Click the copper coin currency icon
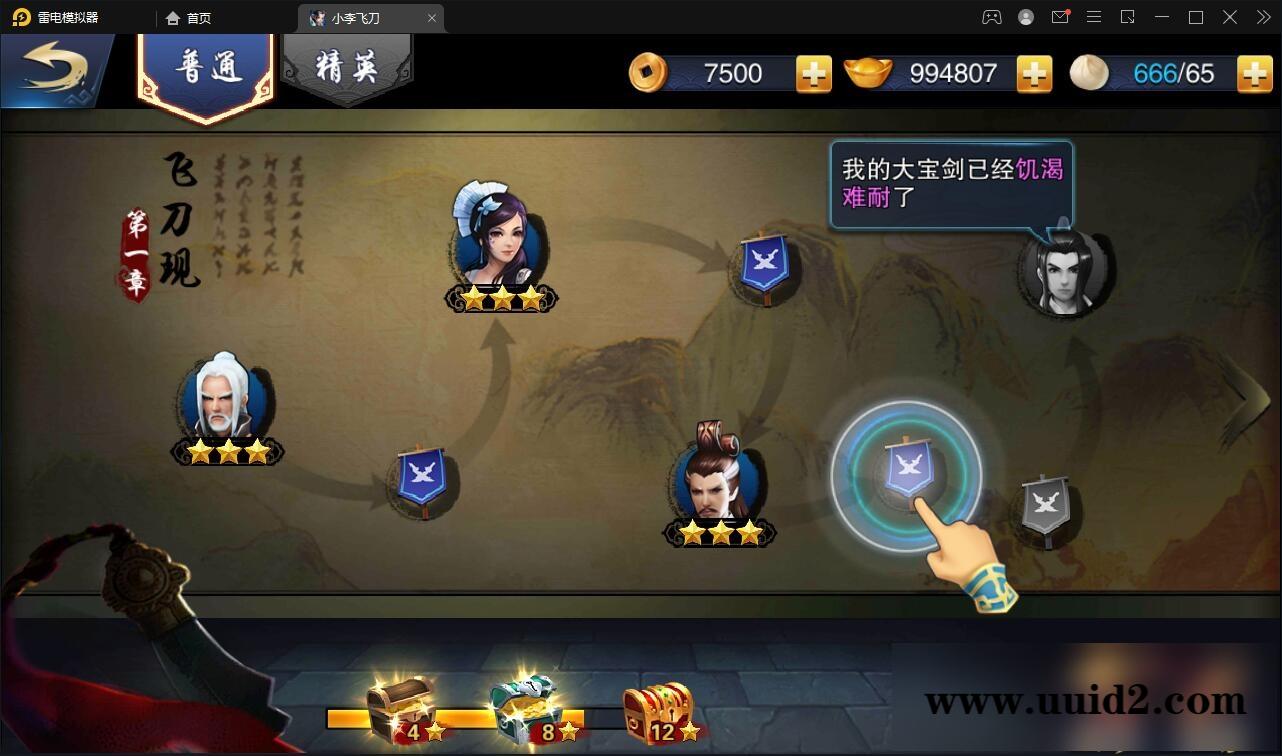 click(648, 72)
